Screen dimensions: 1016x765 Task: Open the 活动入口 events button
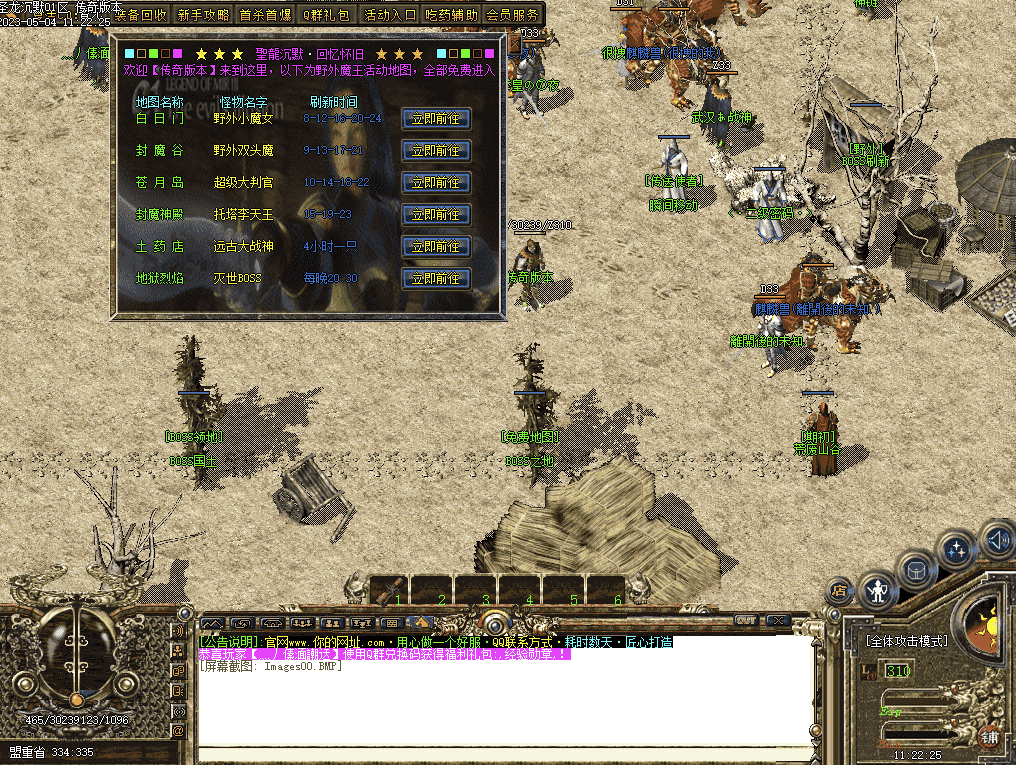pyautogui.click(x=389, y=15)
